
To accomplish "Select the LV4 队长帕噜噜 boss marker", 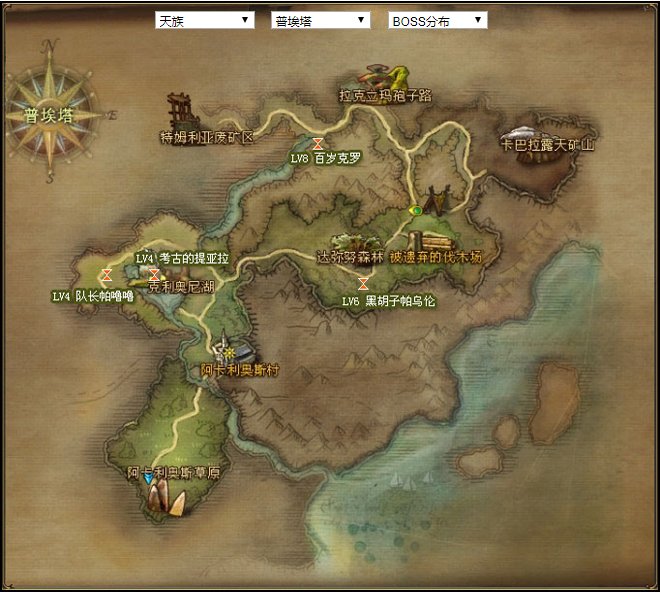I will click(x=106, y=274).
